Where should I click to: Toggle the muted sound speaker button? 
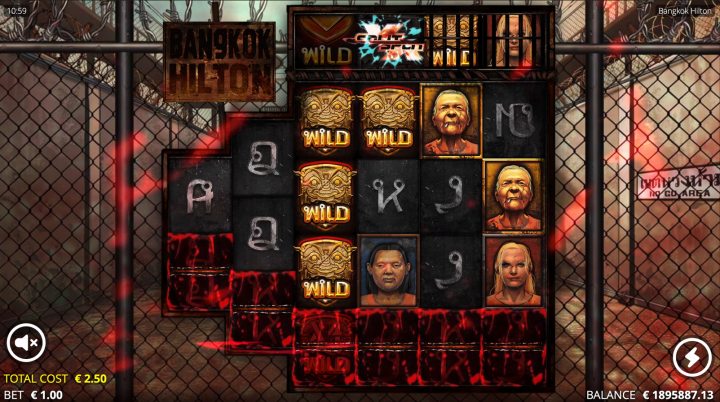pos(26,344)
